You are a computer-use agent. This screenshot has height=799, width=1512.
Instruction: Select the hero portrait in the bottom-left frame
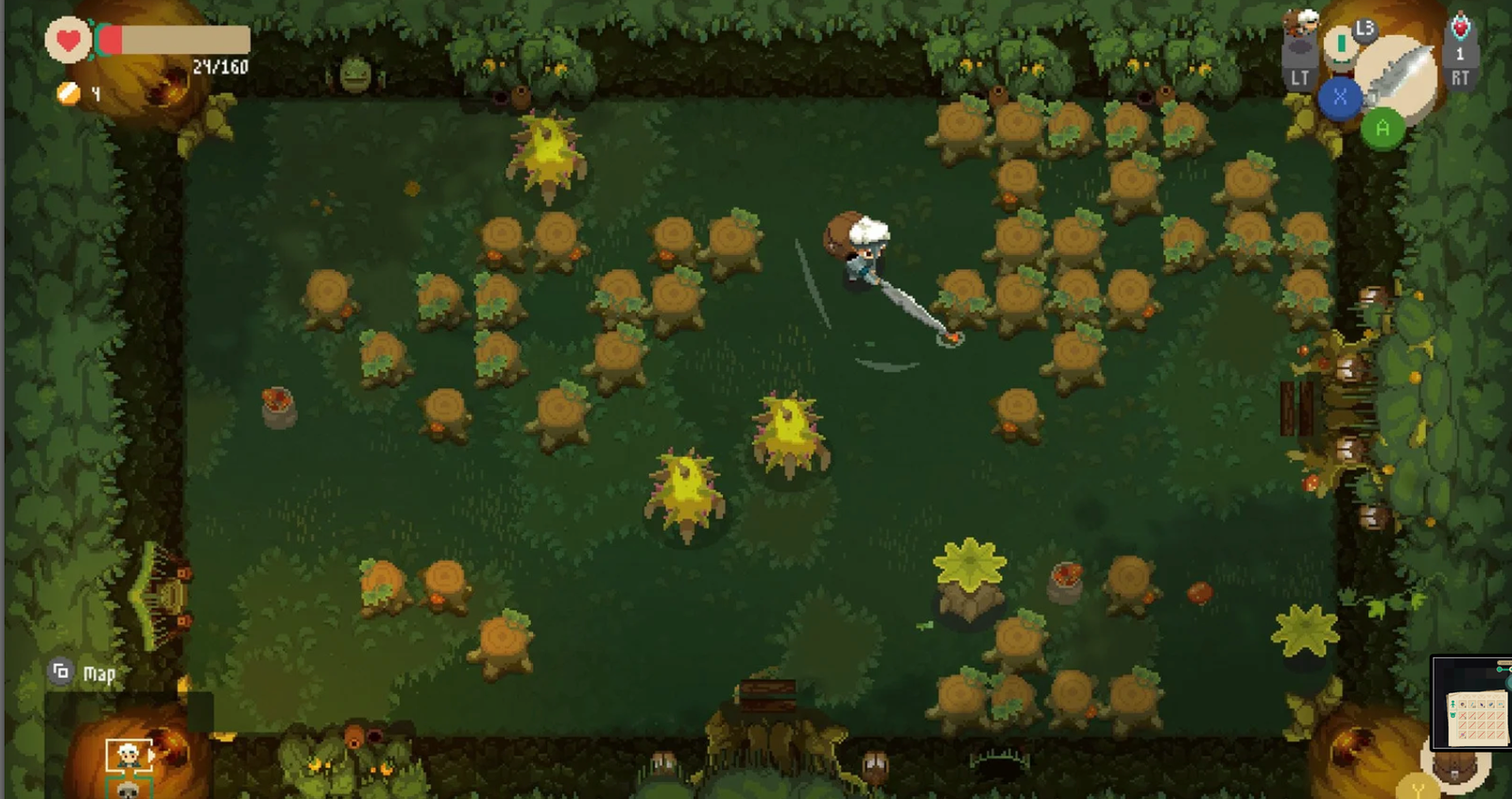pyautogui.click(x=129, y=754)
